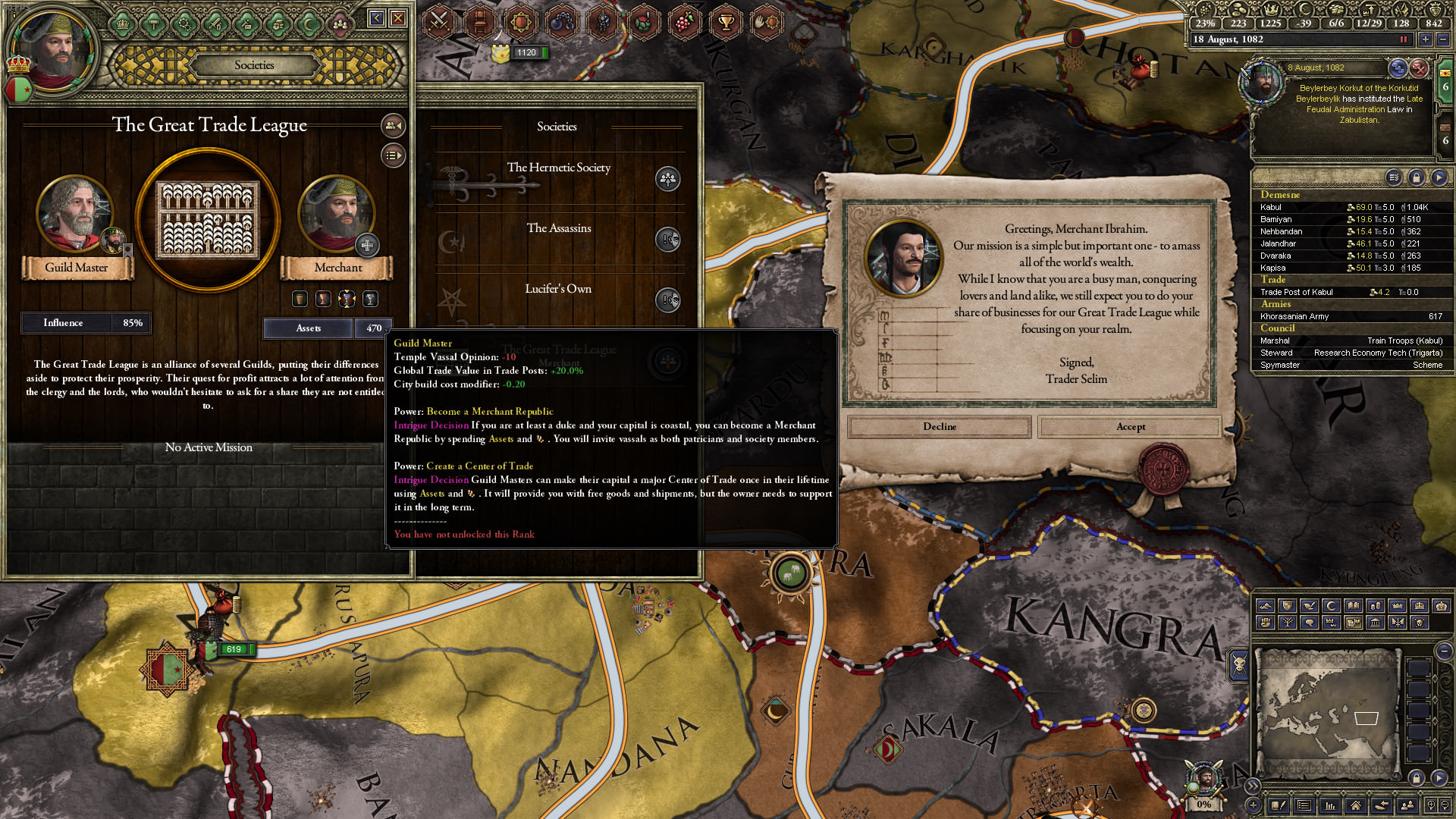Open Trade Post of Kabul entry

1296,292
